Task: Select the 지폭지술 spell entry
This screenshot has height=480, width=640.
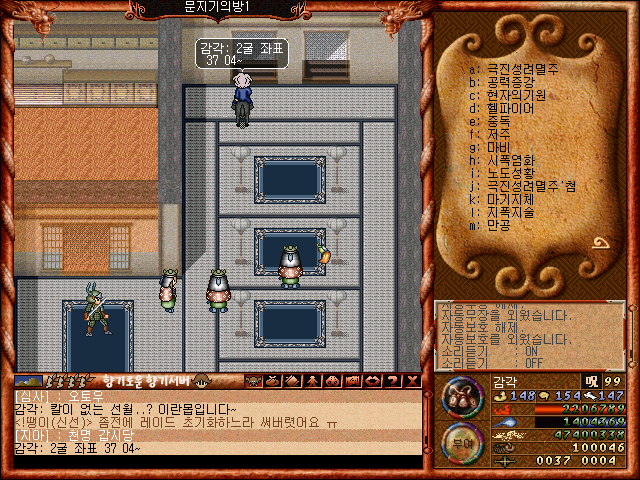Action: coord(510,212)
